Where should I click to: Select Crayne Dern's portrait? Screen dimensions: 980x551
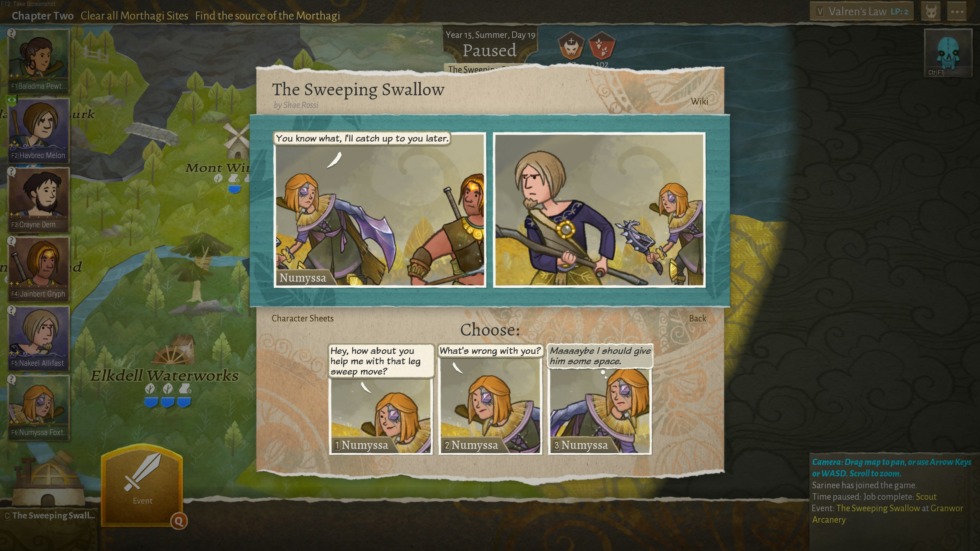39,199
